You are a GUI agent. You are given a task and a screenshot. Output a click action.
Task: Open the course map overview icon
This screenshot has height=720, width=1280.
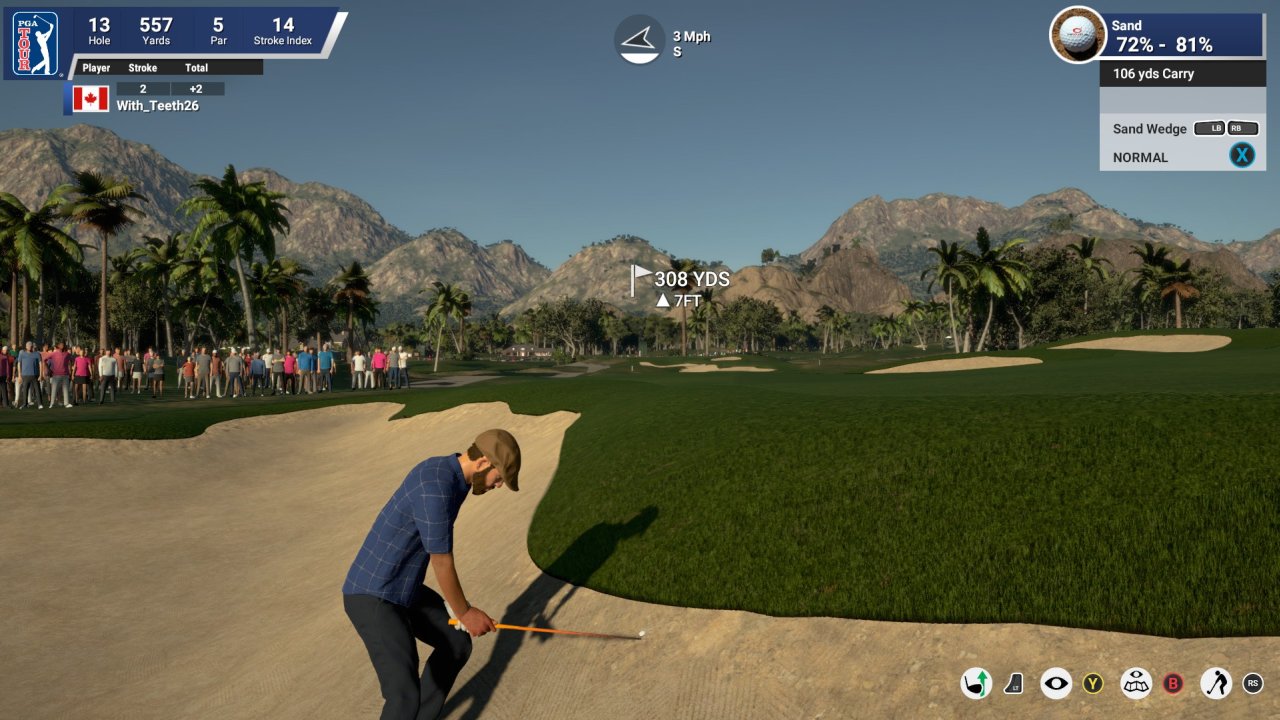click(x=1136, y=684)
